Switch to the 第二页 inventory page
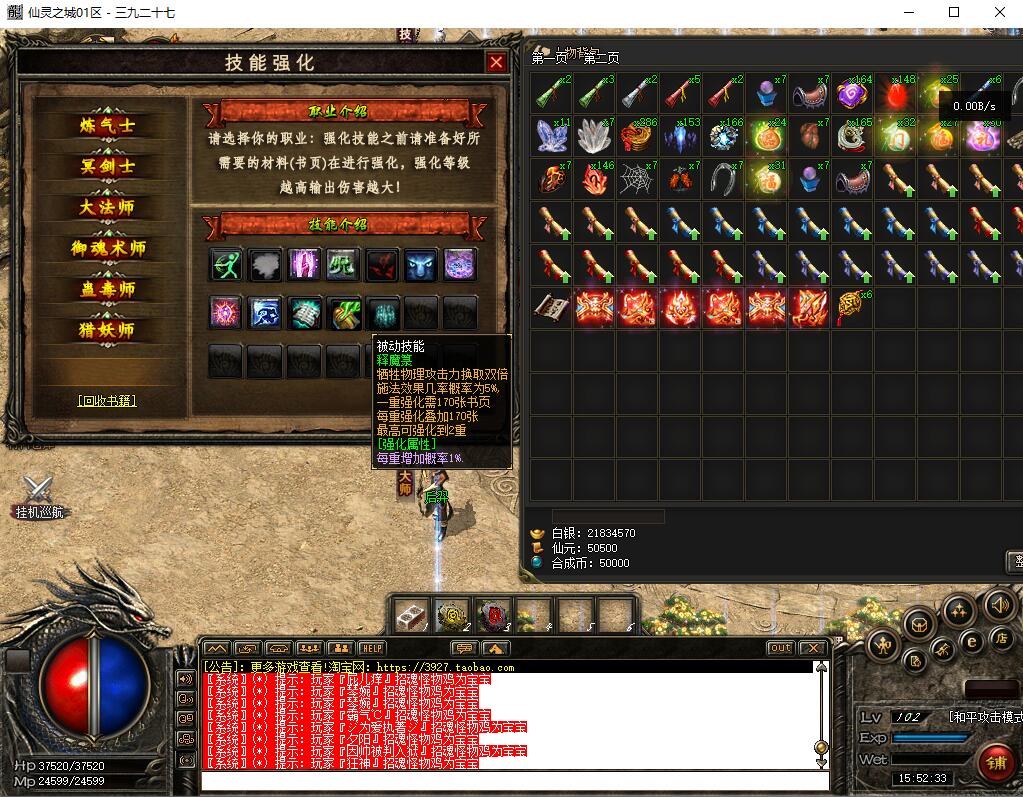The width and height of the screenshot is (1023, 797). (601, 59)
